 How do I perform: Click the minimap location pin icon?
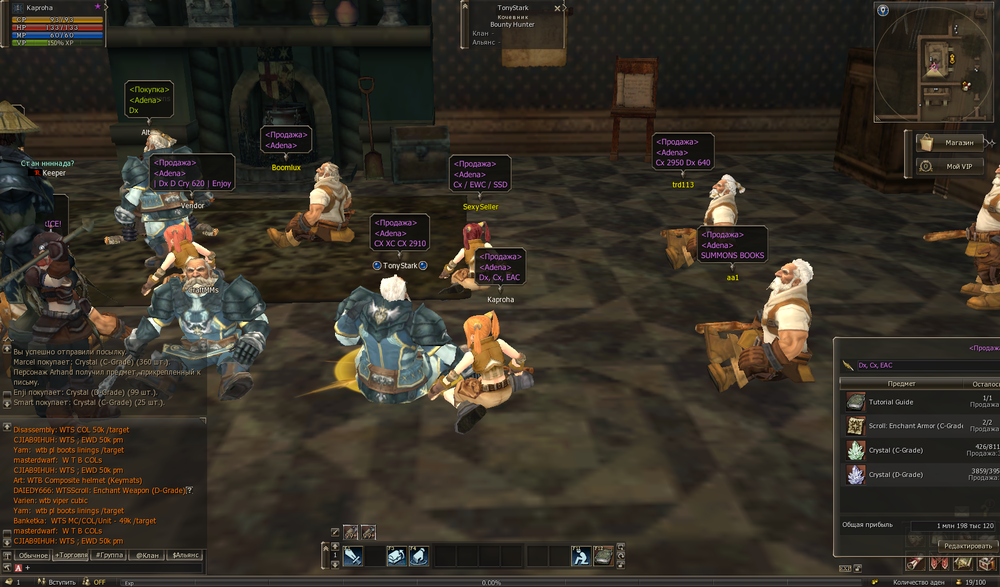(883, 10)
